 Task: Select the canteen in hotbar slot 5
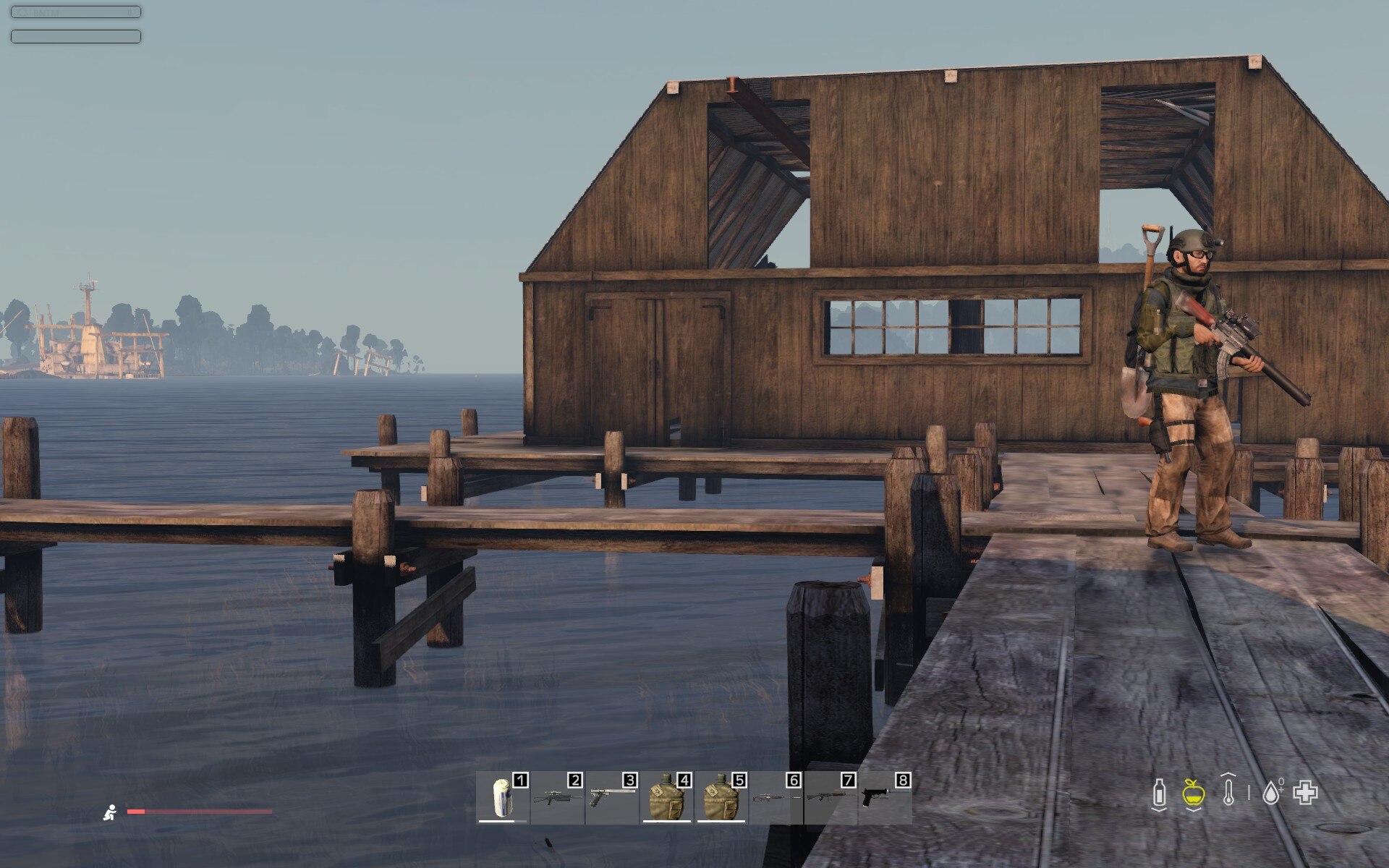(721, 798)
